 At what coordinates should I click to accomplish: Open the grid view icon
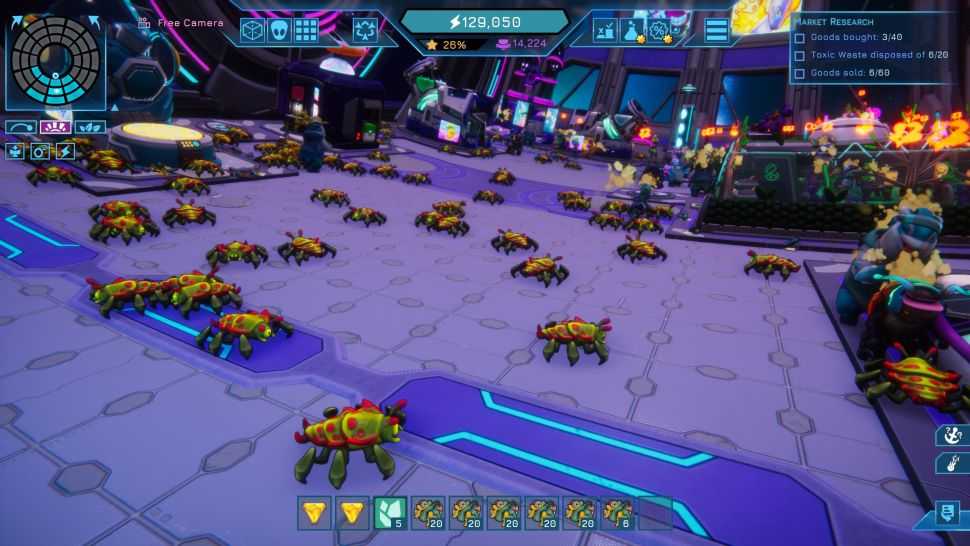(x=306, y=30)
